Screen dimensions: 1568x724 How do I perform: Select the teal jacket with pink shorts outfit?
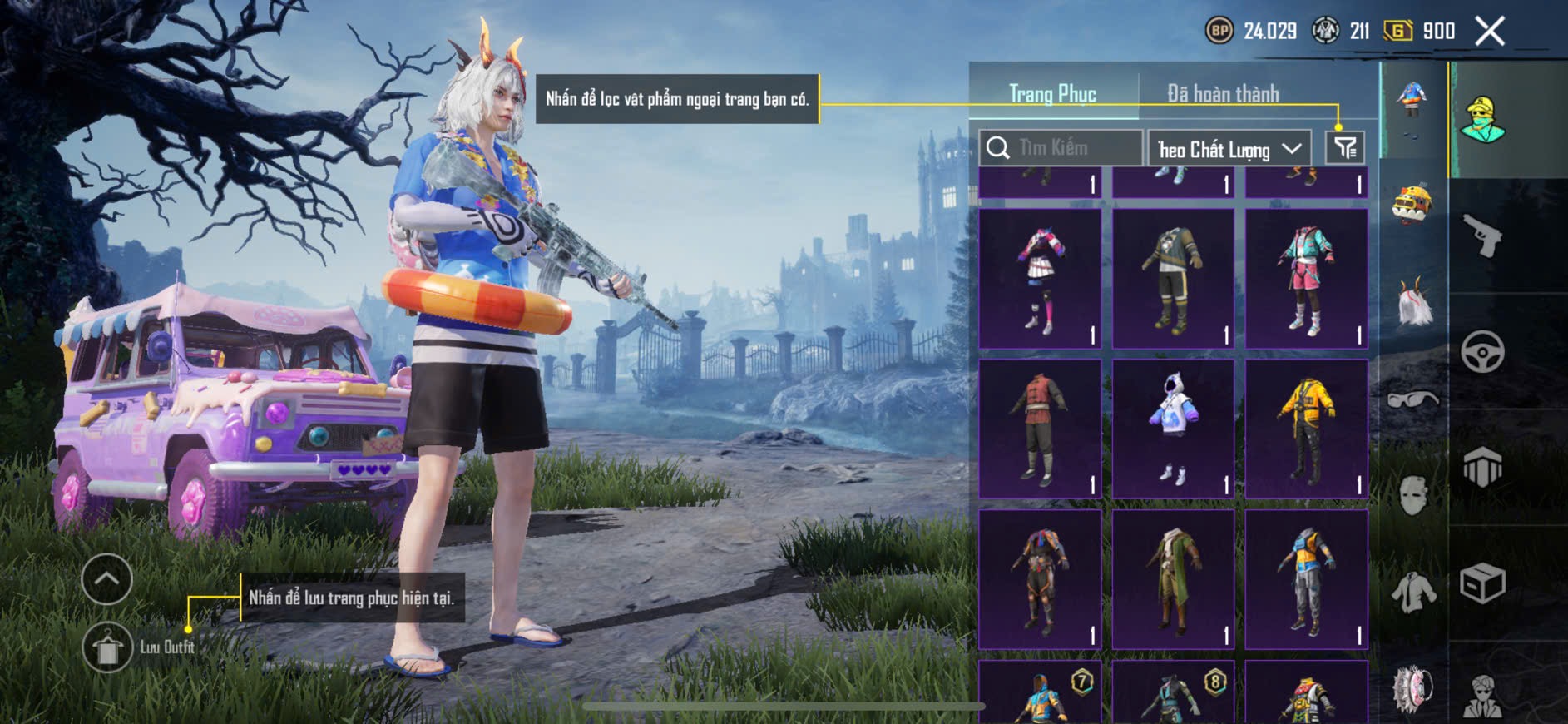1306,278
